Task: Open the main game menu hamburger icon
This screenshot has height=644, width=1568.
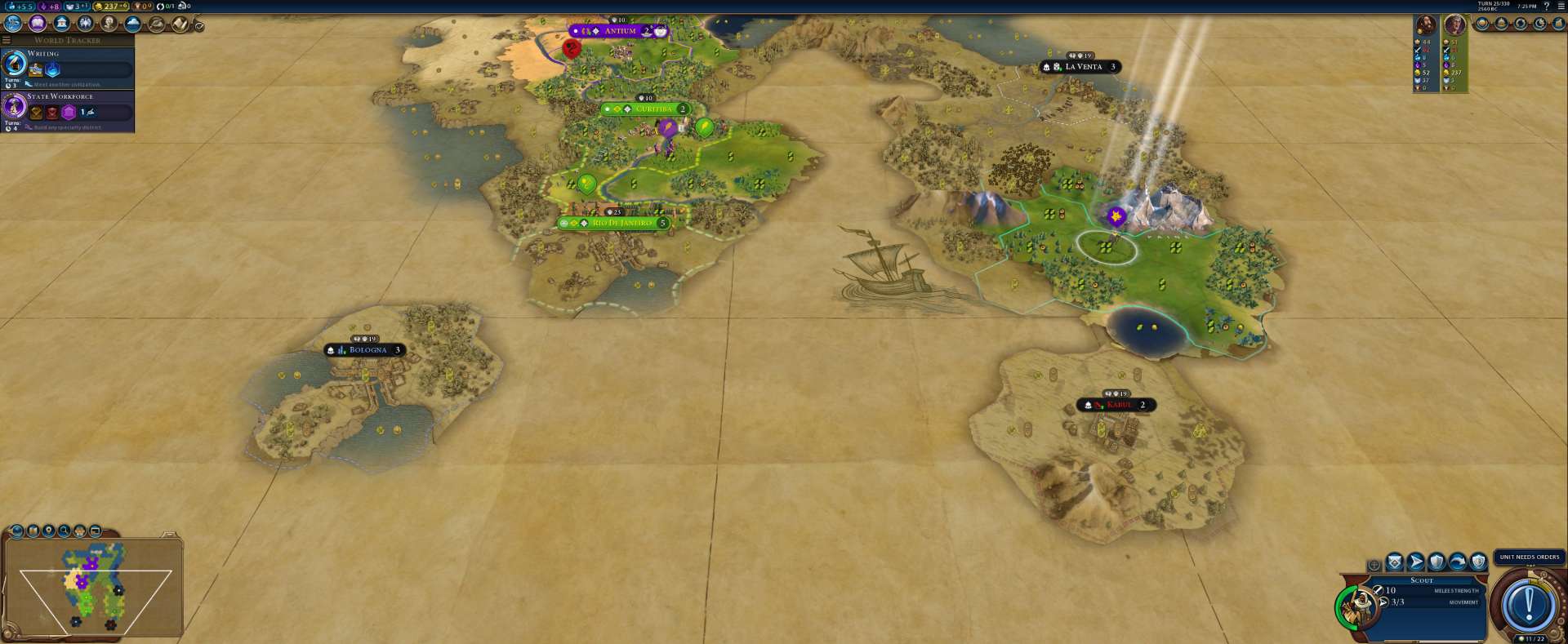Action: (1561, 6)
